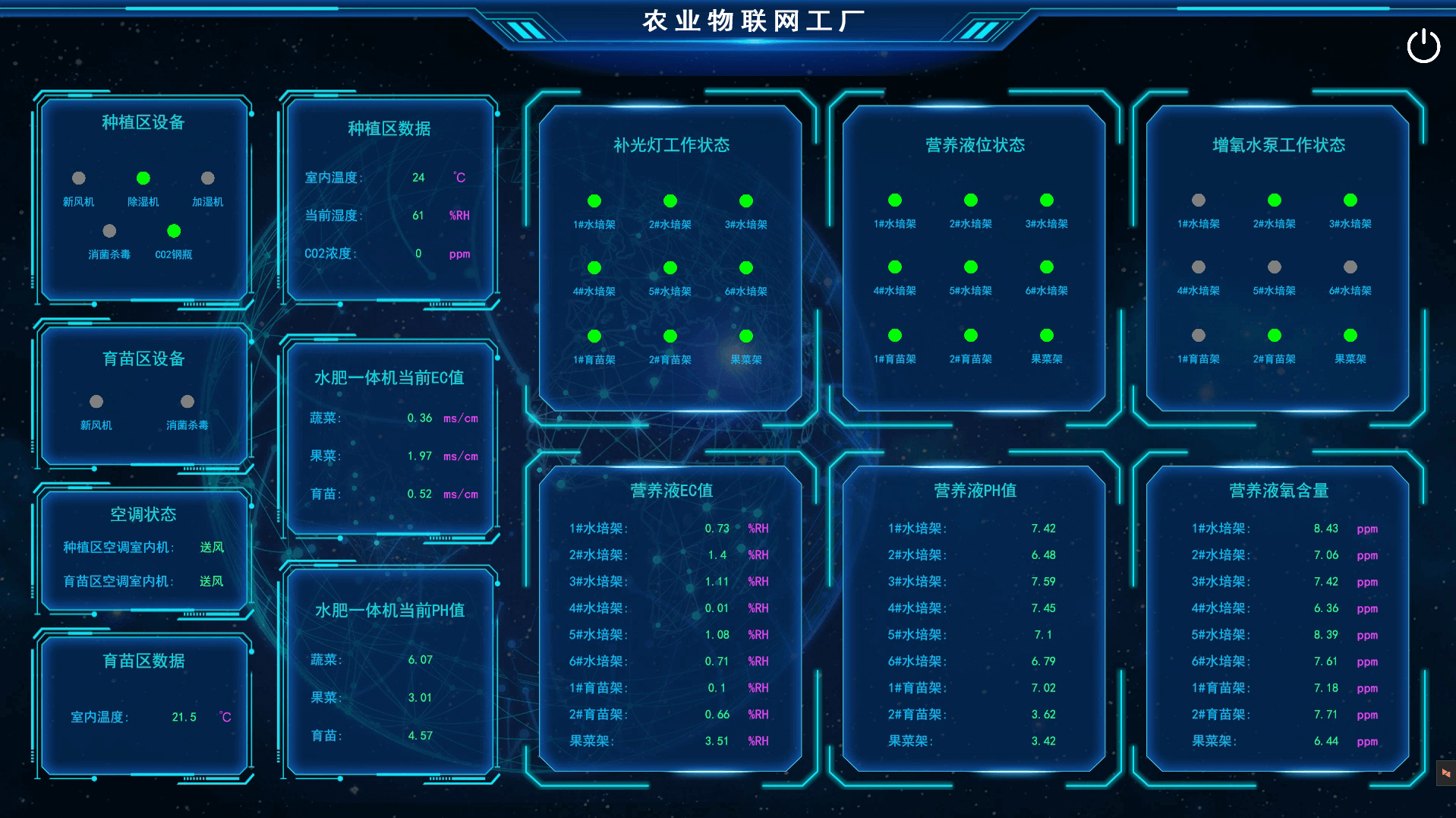Click the 消菌杀毒 light in 育苗区设备
1456x818 pixels.
188,400
